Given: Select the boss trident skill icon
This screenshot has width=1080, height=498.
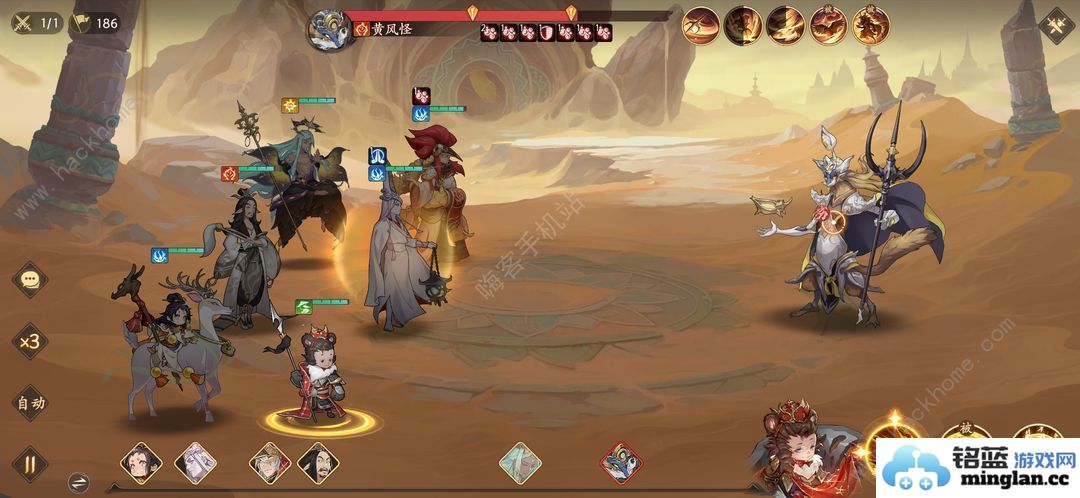Looking at the screenshot, I should coord(701,24).
